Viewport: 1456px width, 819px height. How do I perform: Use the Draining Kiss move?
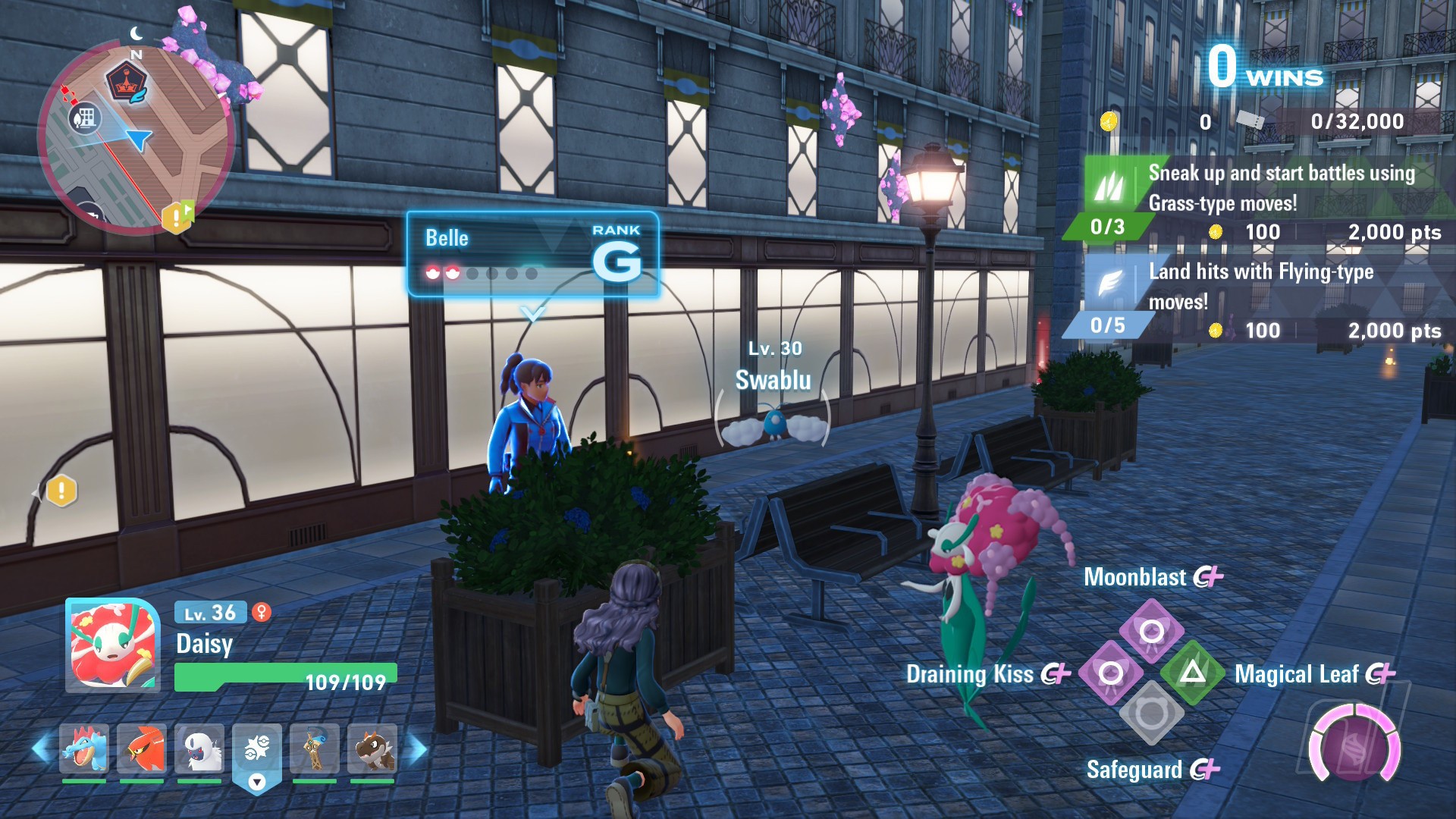1111,673
